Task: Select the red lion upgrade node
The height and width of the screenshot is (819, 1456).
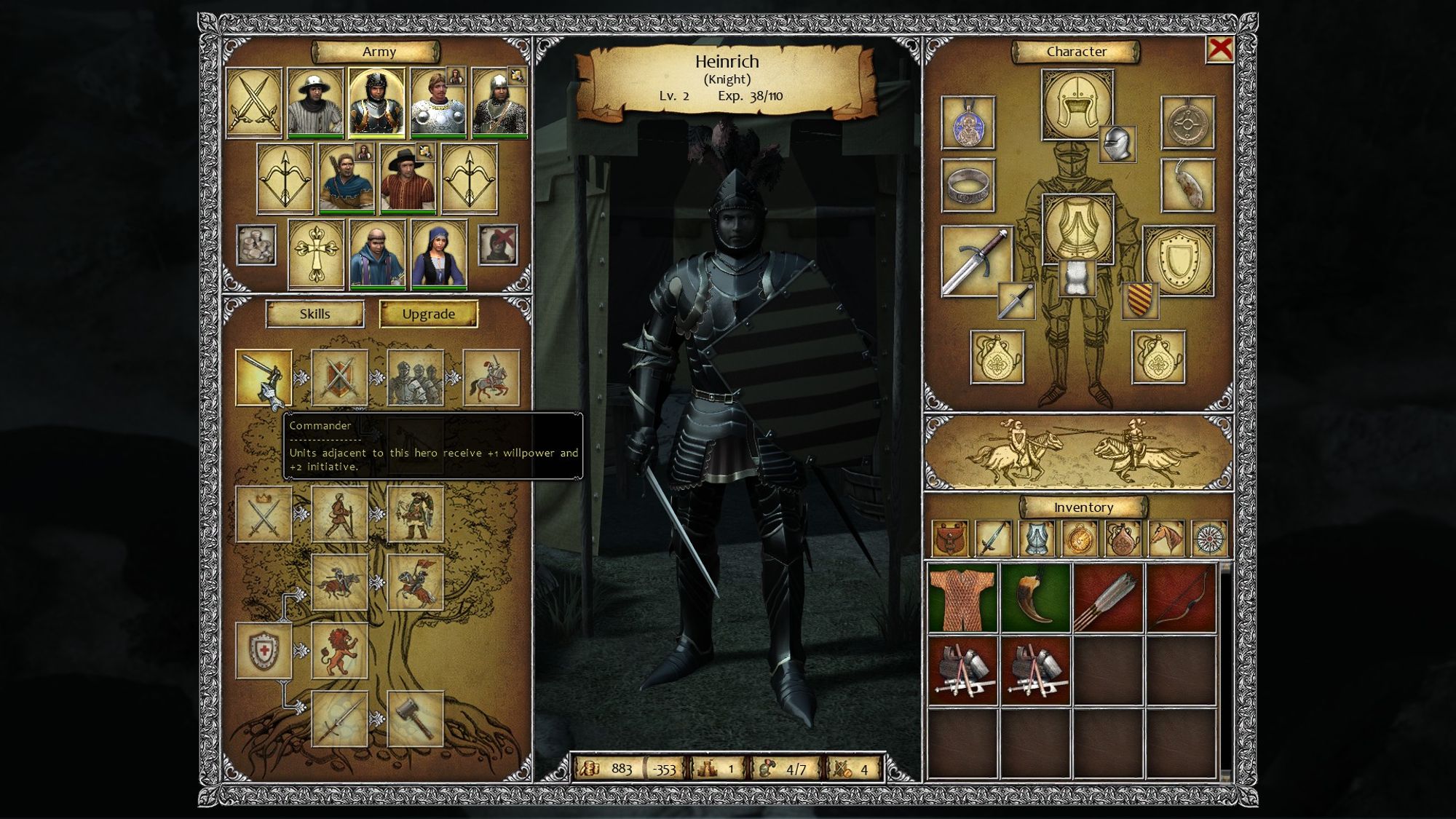Action: pyautogui.click(x=339, y=651)
